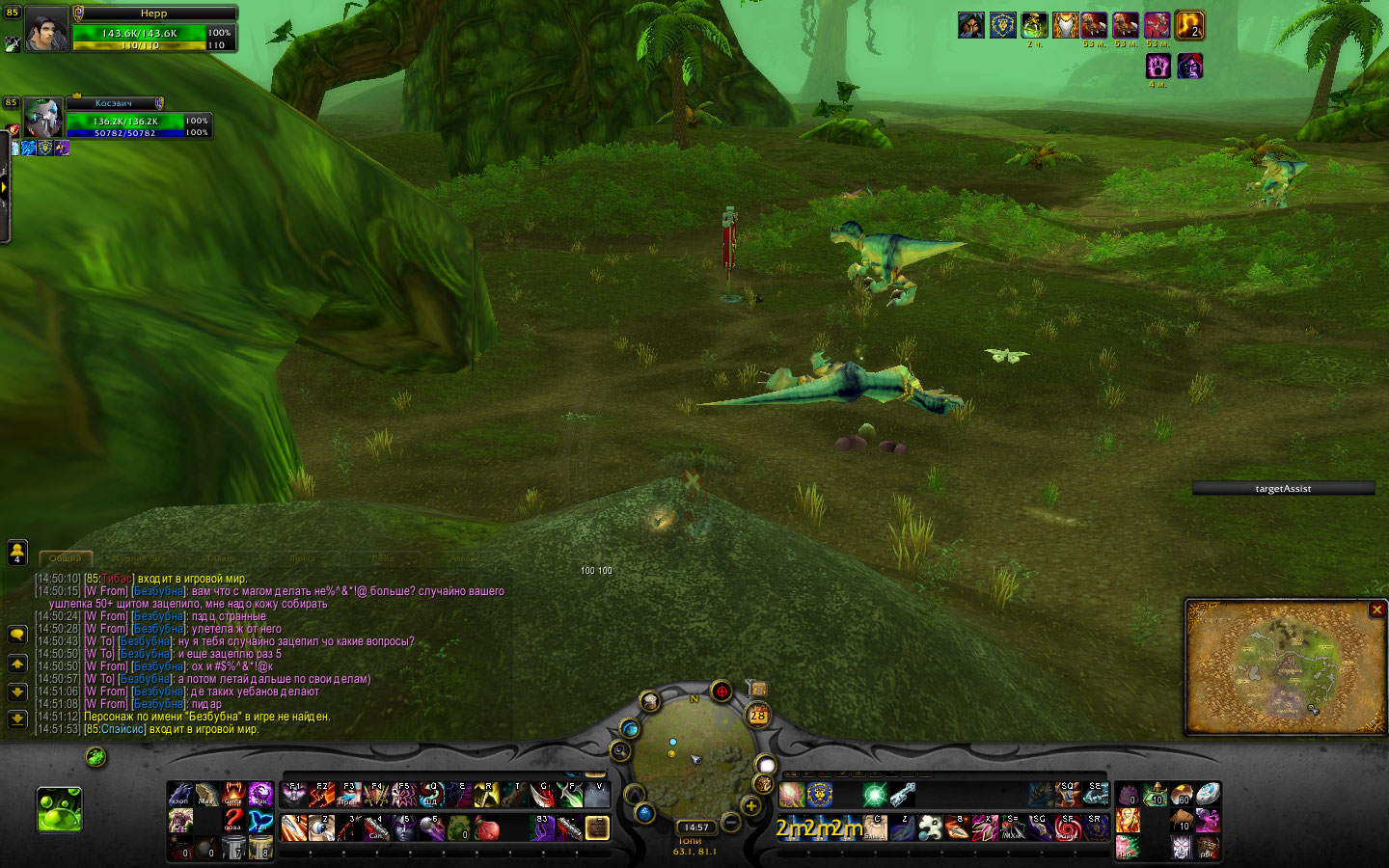This screenshot has height=868, width=1389.
Task: Click the green slime pet icon
Action: pos(59,809)
